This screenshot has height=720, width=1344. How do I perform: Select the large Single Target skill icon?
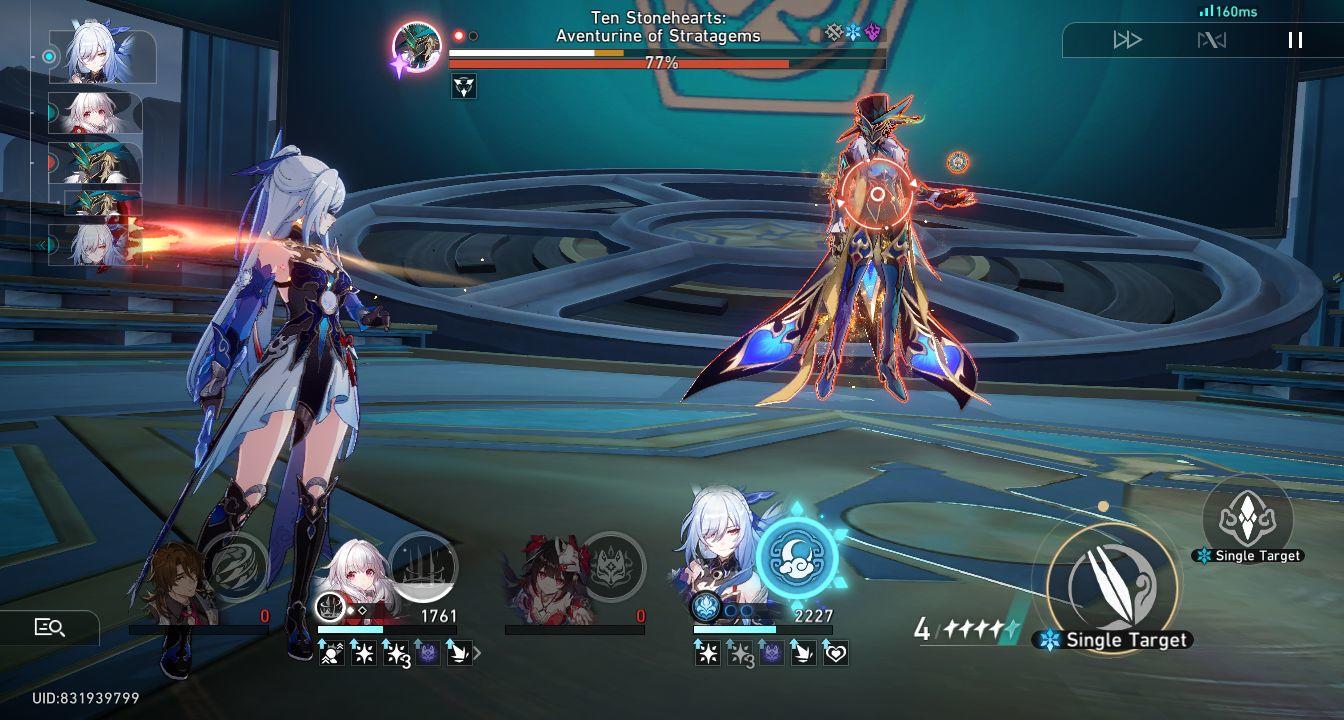[1113, 590]
